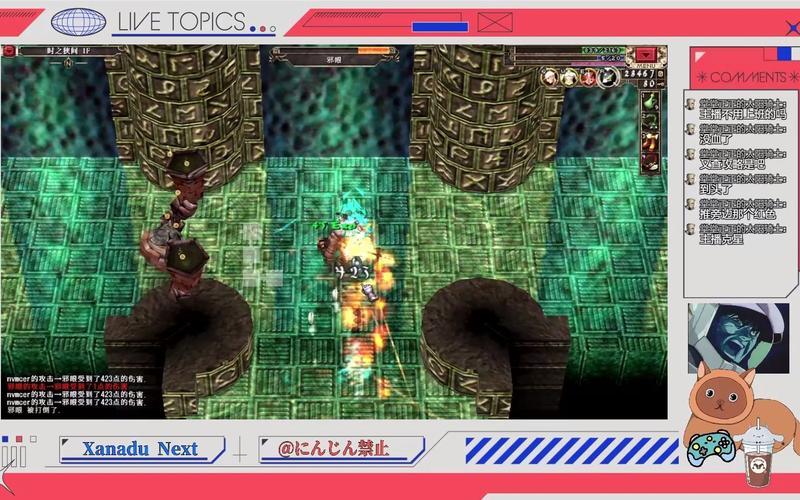Select the green herb item in slot 2
The width and height of the screenshot is (800, 500).
pyautogui.click(x=650, y=122)
